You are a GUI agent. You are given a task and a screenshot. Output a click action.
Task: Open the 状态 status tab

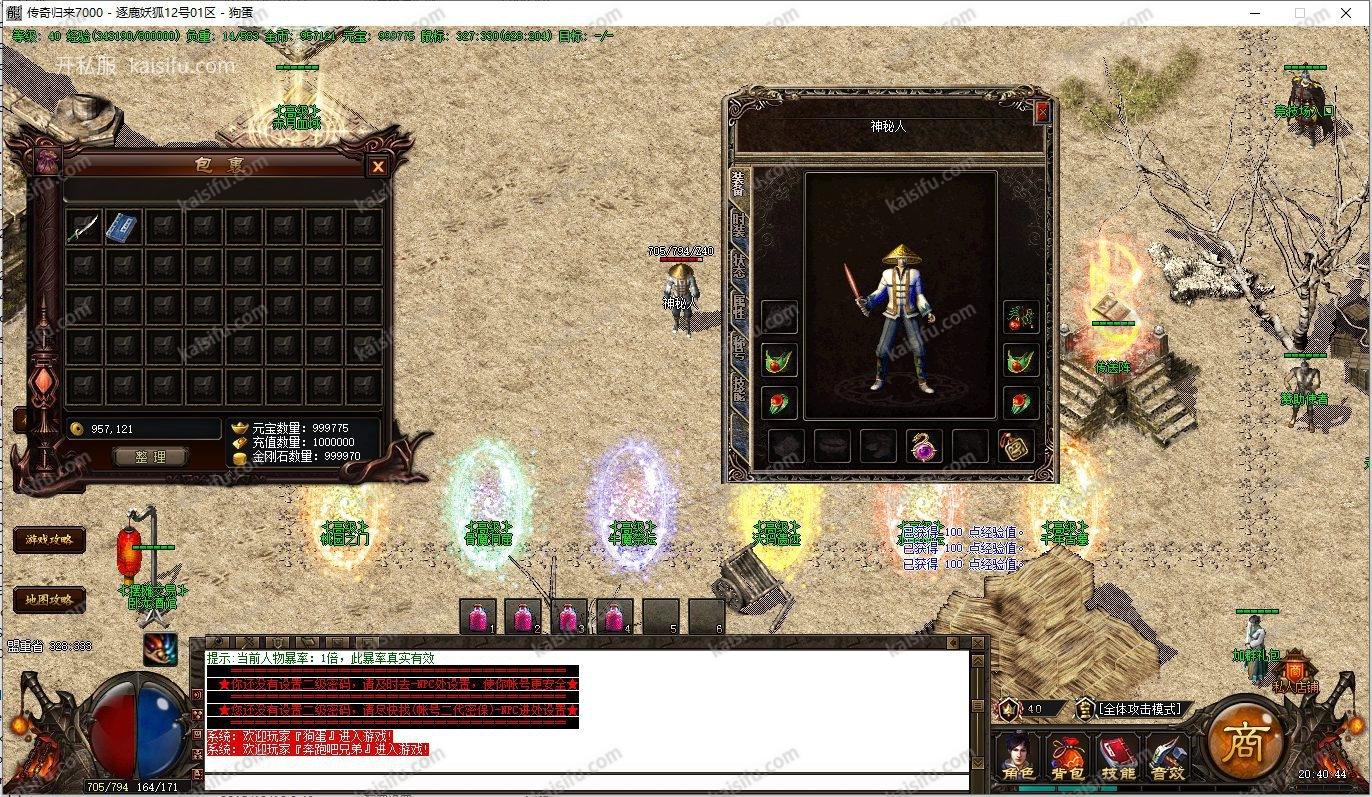[x=738, y=265]
